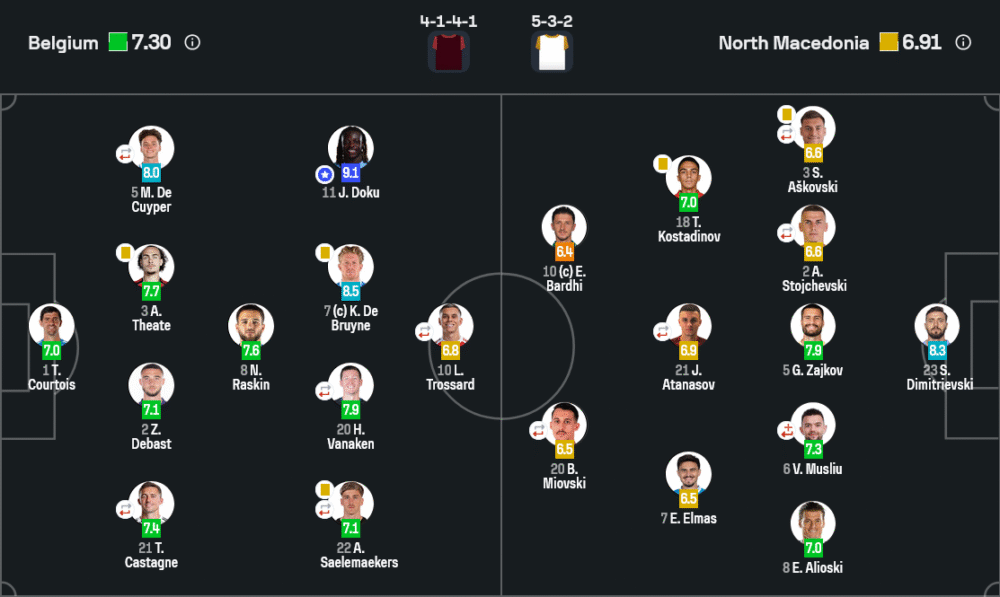Open M. De Cuyper's player card
This screenshot has width=1000, height=597.
[x=151, y=148]
